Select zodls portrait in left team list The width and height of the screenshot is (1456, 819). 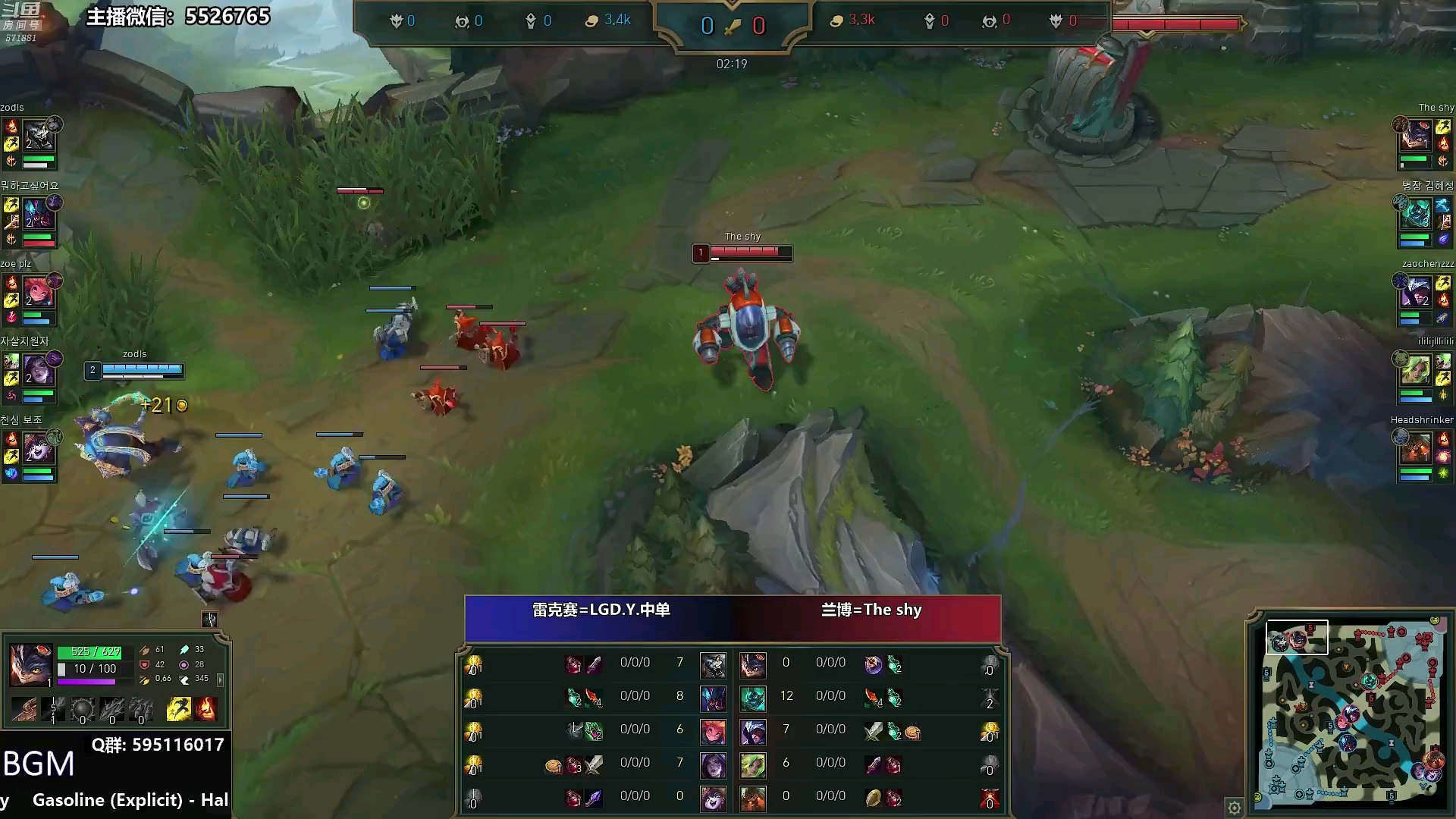pyautogui.click(x=38, y=137)
